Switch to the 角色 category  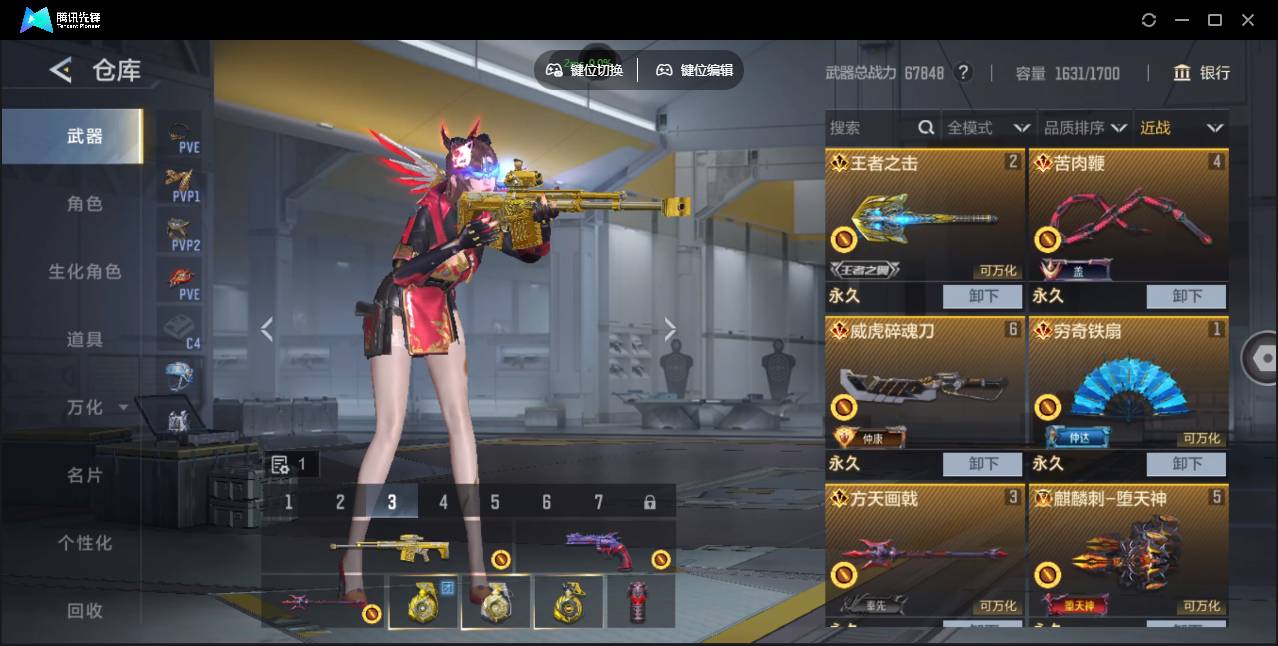point(84,204)
